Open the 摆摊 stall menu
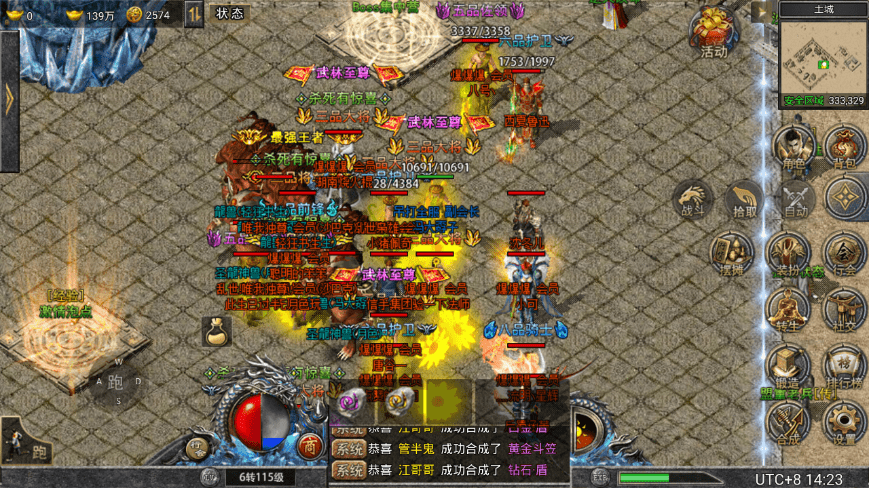 click(731, 254)
